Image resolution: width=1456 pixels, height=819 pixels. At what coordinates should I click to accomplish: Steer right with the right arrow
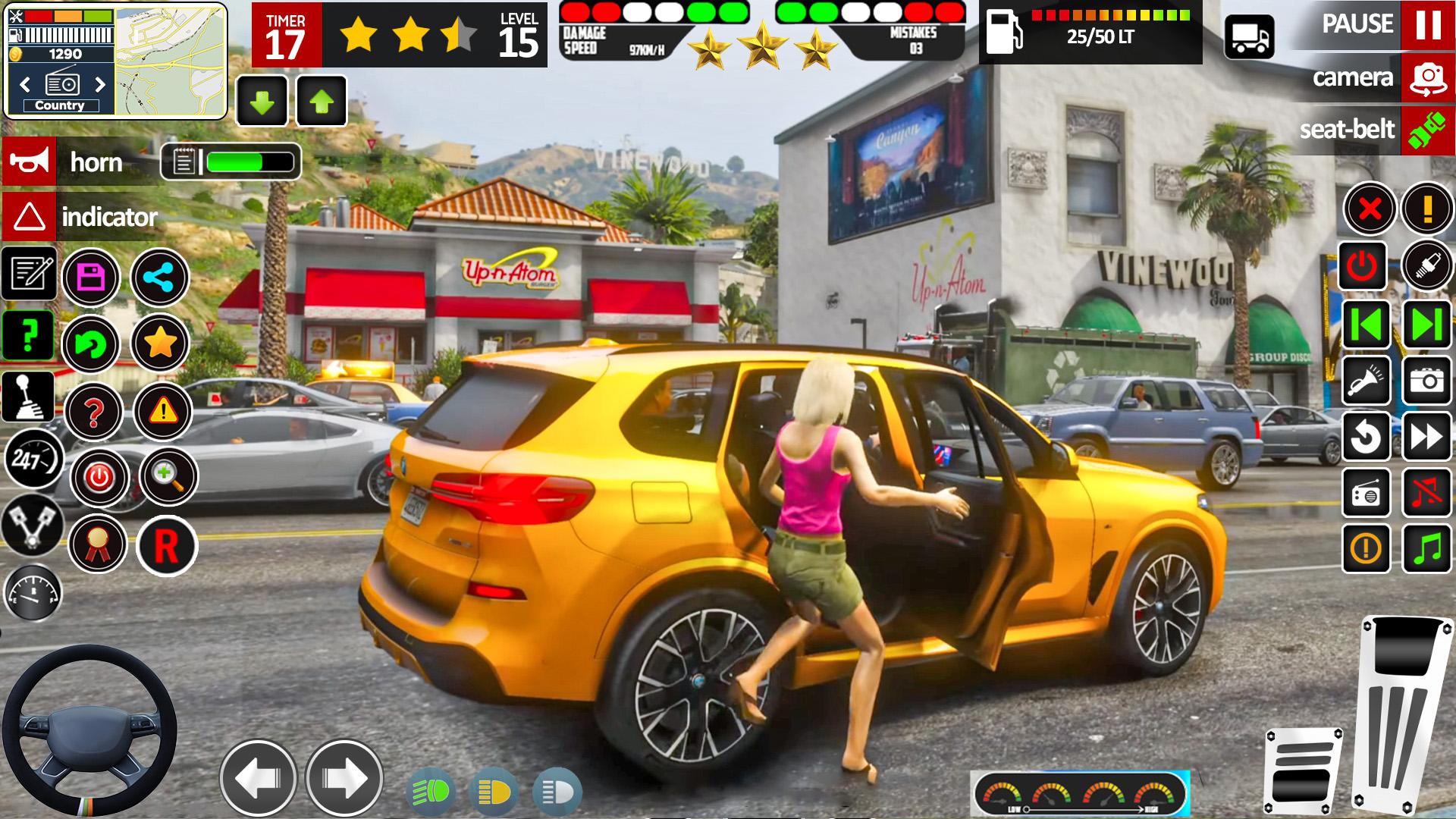[x=344, y=778]
